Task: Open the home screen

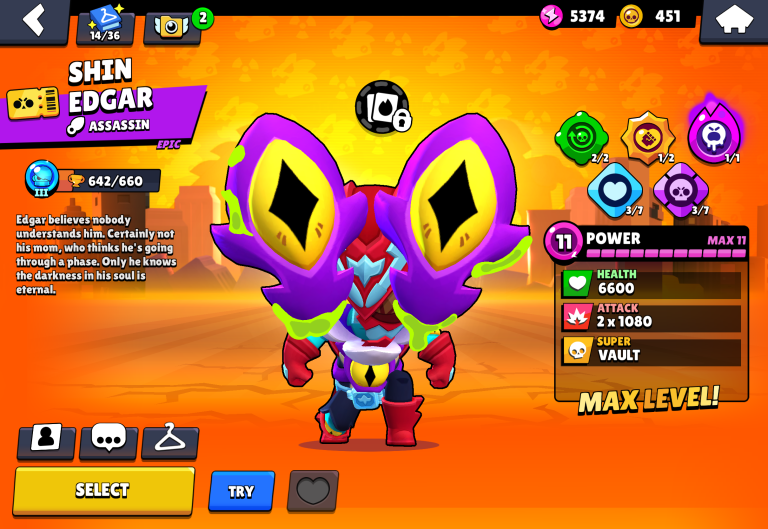Action: 733,20
